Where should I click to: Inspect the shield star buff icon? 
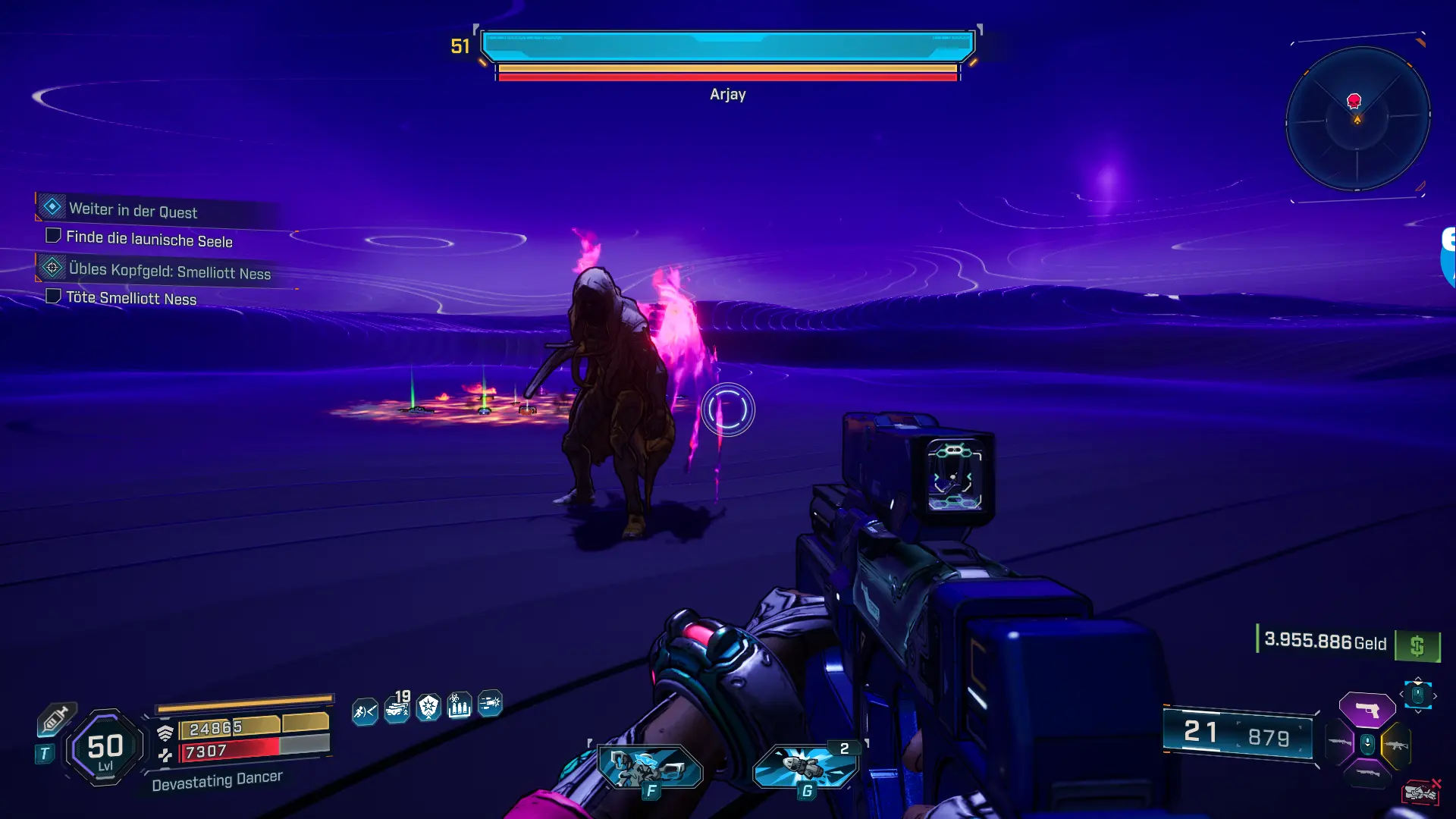428,708
